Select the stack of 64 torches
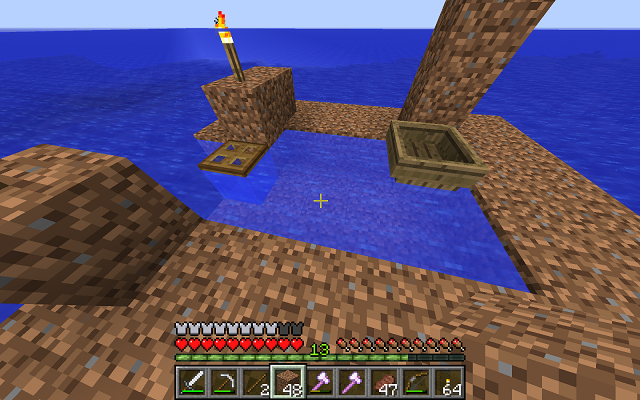Image resolution: width=640 pixels, height=400 pixels. [x=448, y=382]
